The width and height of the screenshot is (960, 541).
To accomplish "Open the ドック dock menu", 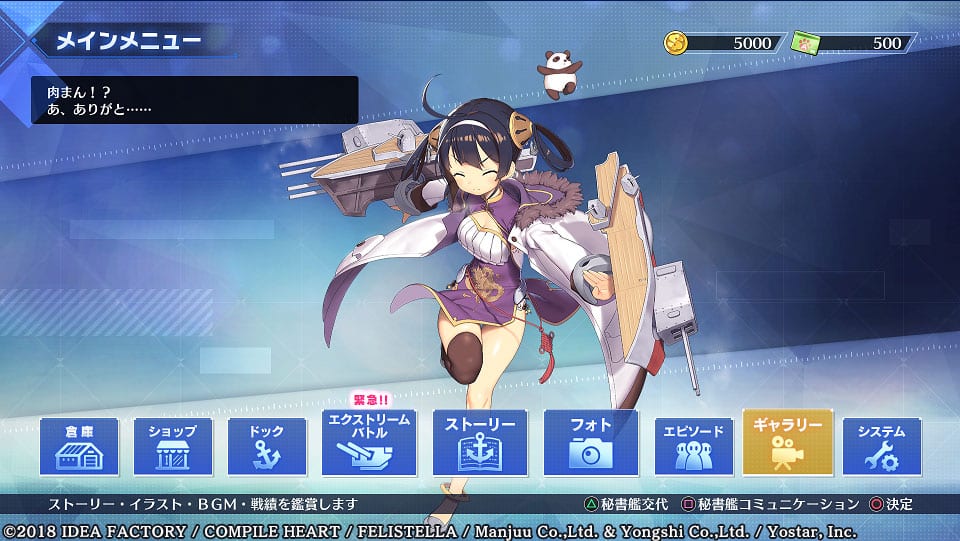I will point(267,447).
